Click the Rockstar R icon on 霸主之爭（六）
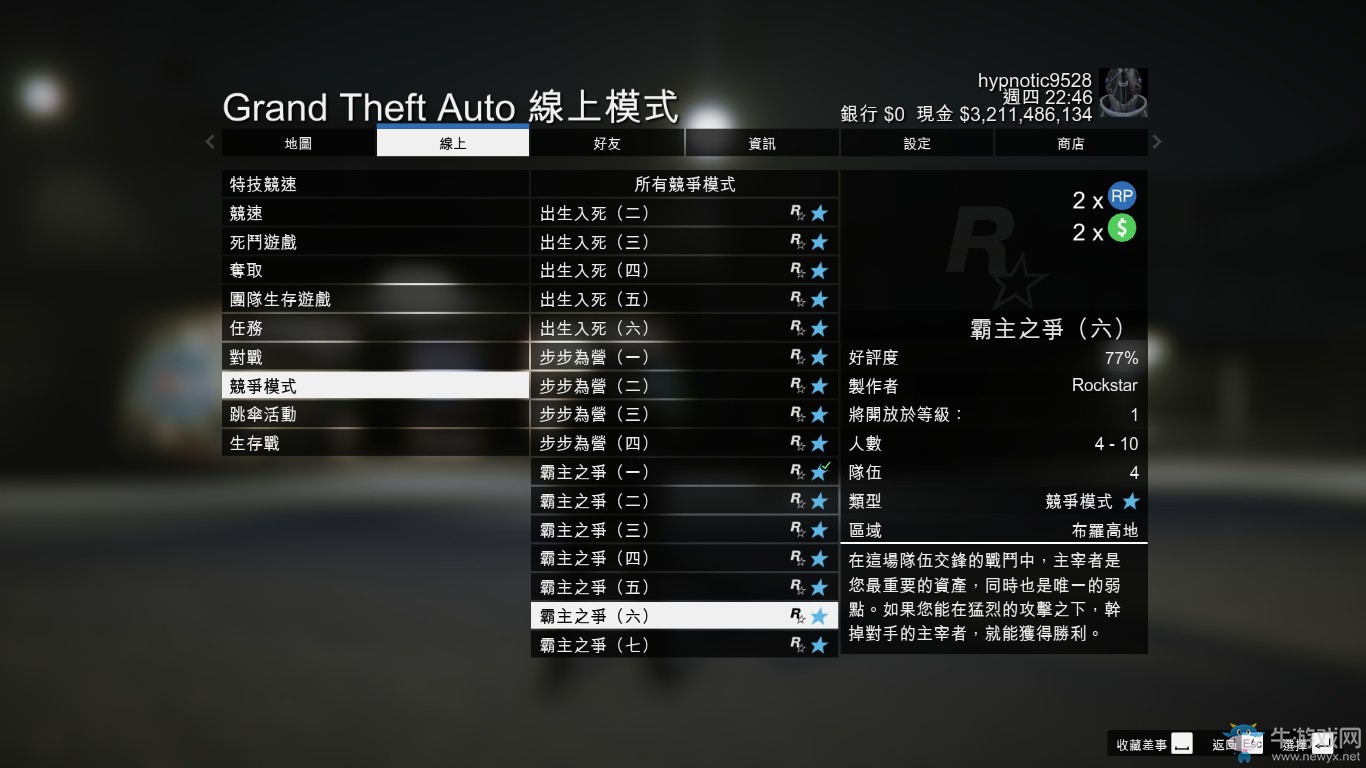Screen dimensions: 1366x768 pos(796,616)
